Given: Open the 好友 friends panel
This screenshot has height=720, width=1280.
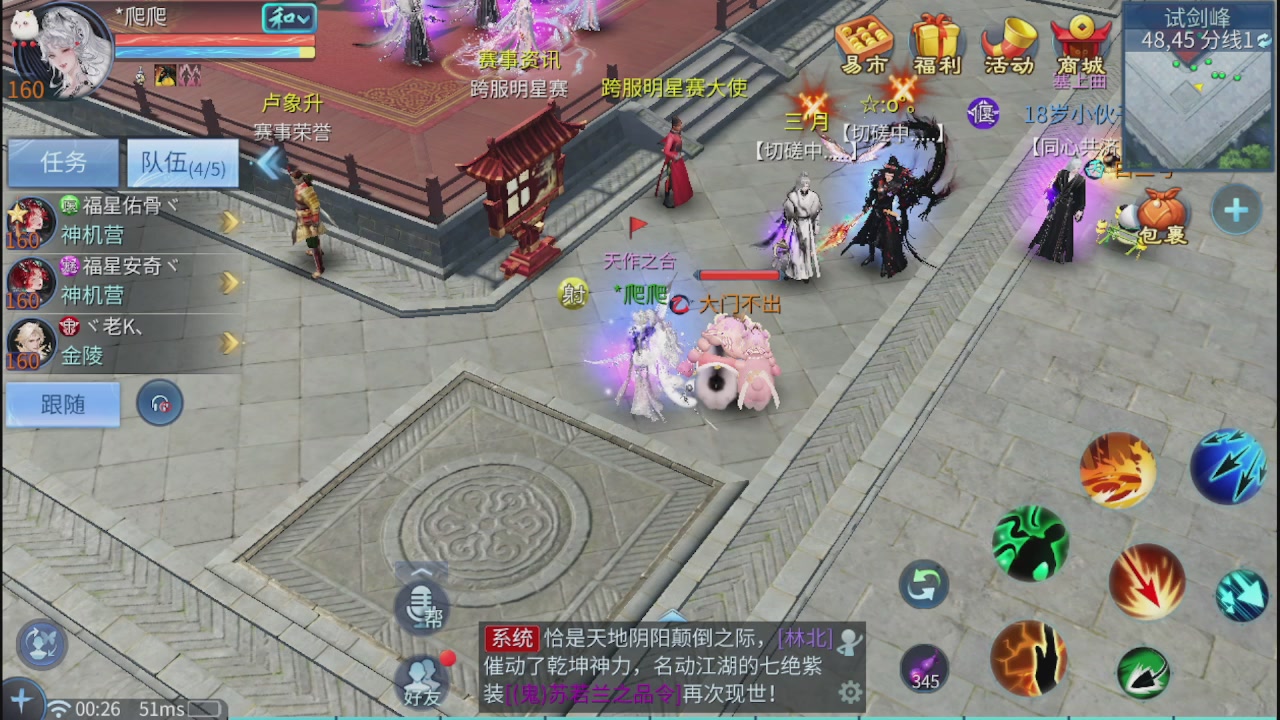Looking at the screenshot, I should click(x=420, y=680).
